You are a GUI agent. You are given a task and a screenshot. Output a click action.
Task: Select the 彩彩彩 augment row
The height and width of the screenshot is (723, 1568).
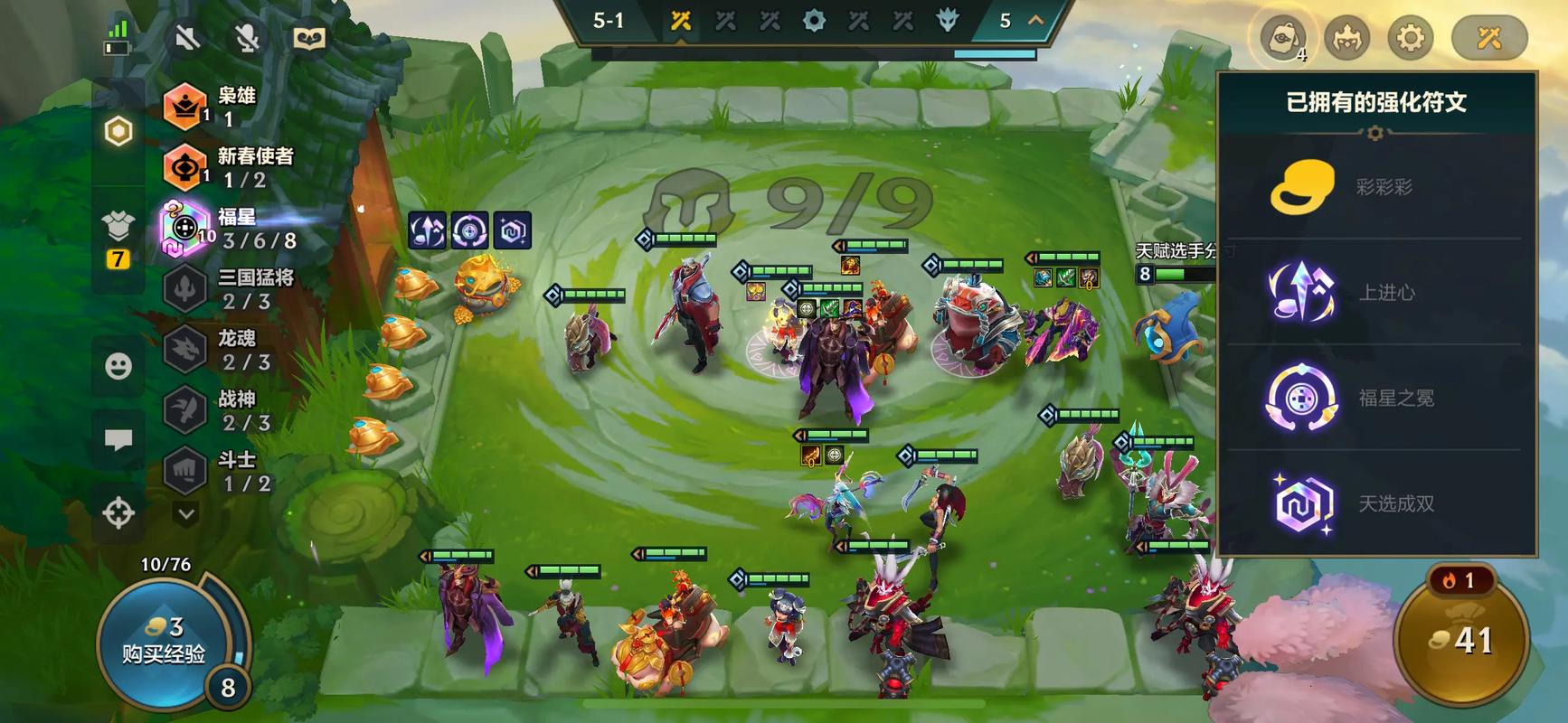[x=1374, y=187]
